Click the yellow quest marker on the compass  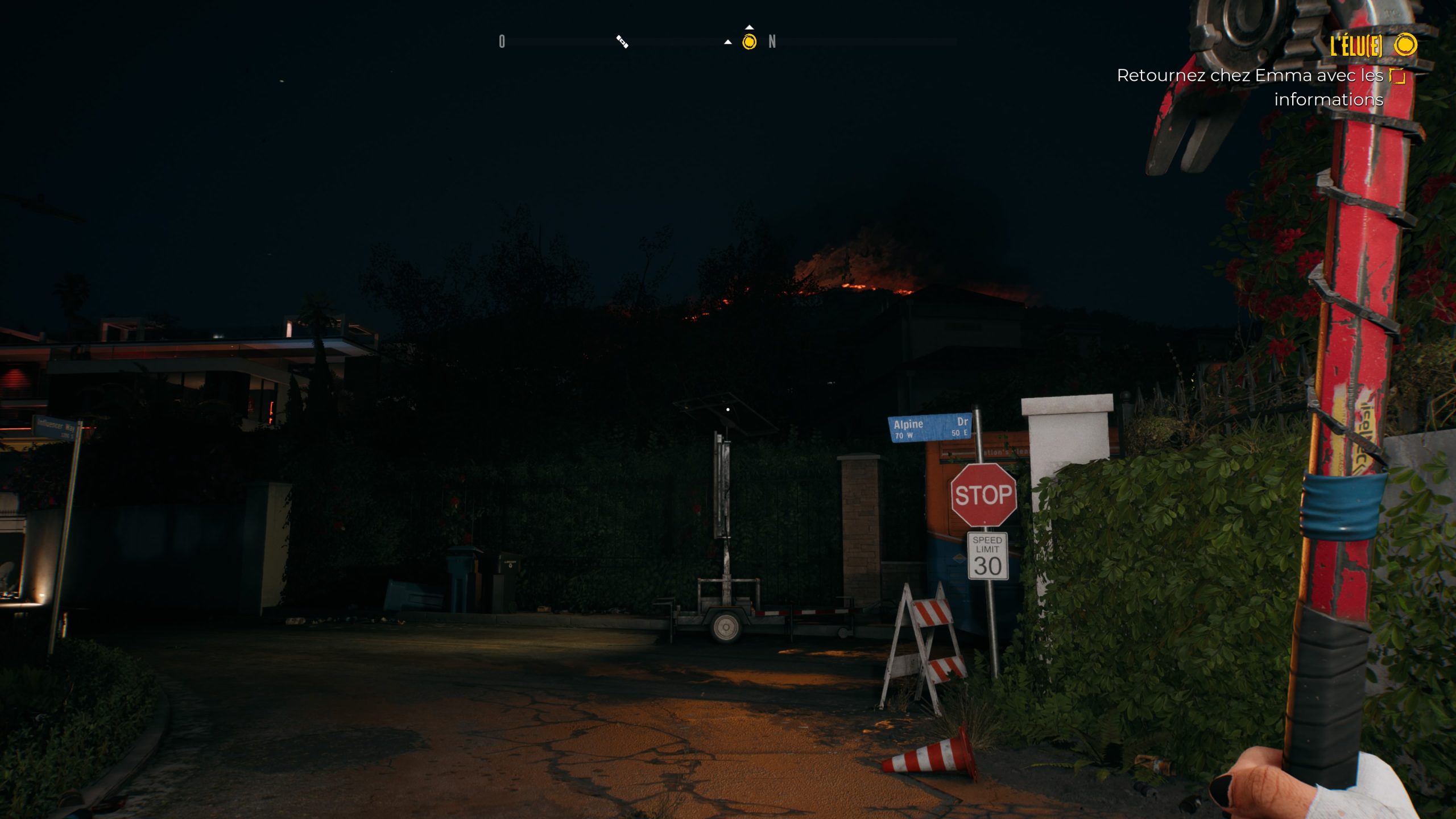pyautogui.click(x=749, y=42)
